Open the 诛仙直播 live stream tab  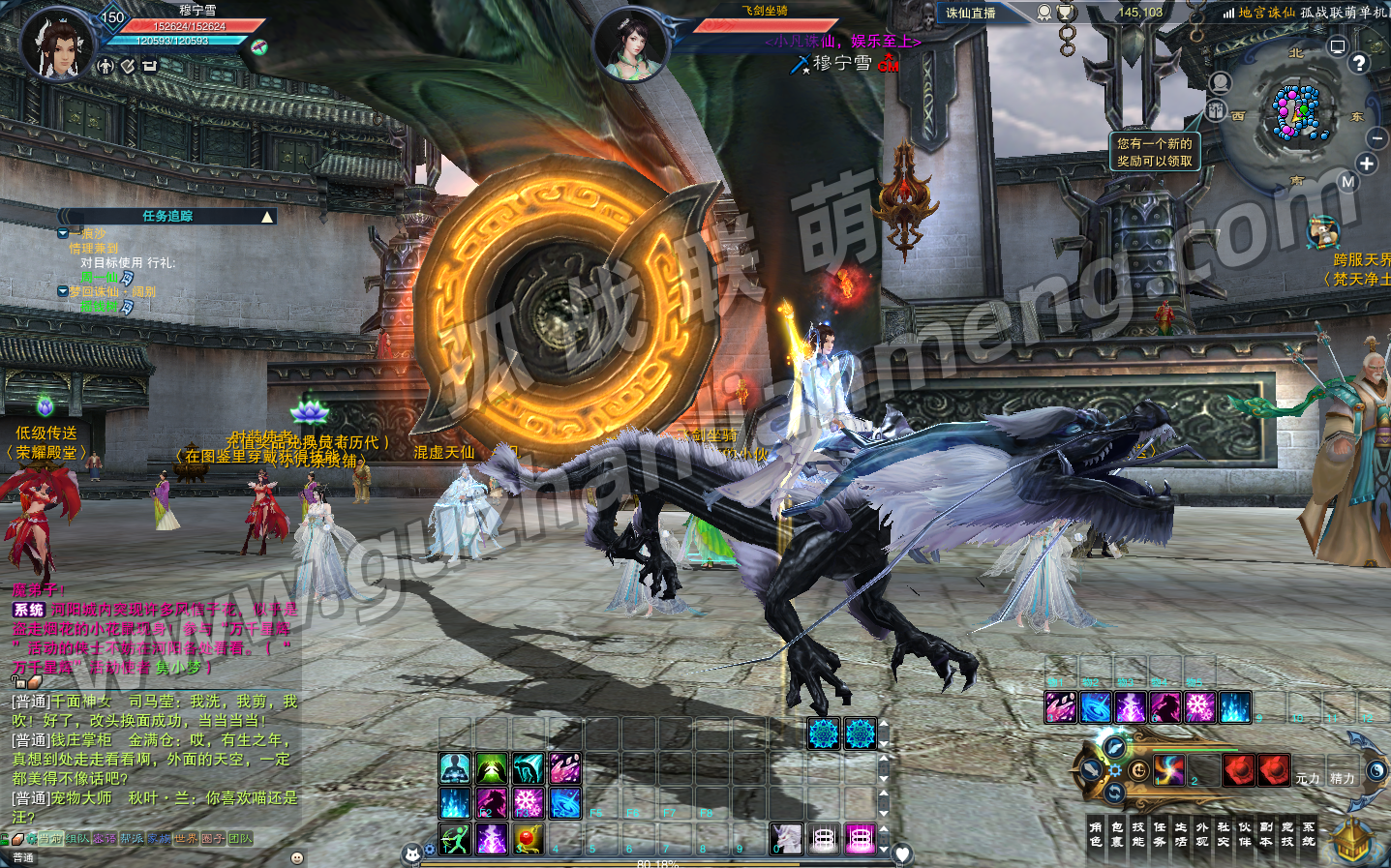[x=971, y=14]
